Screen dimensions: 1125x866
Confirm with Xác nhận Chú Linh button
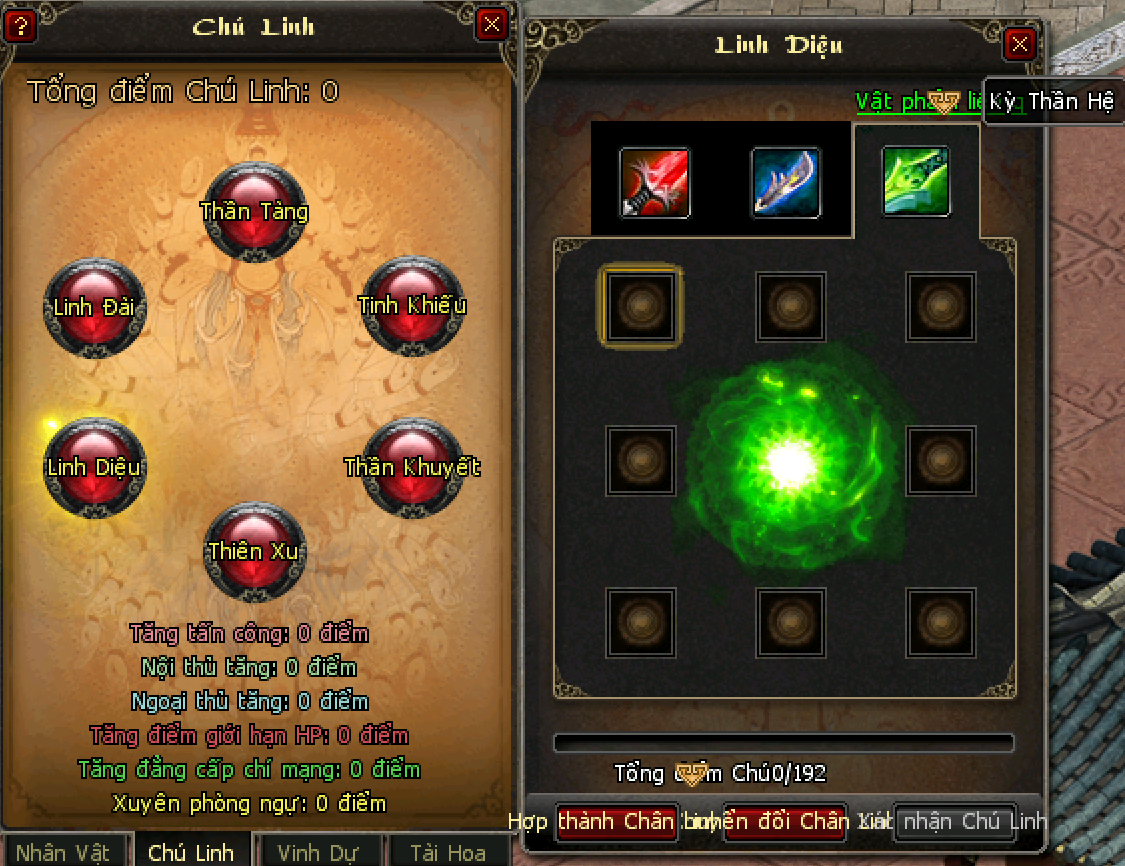click(955, 822)
